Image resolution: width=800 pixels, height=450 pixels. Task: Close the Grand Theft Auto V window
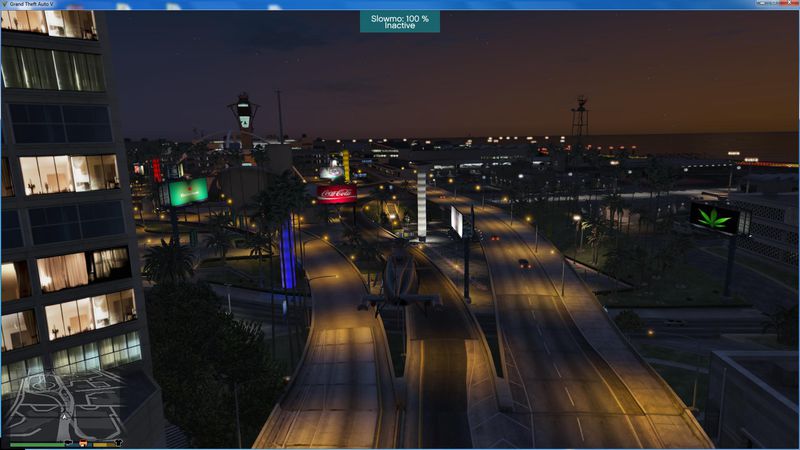pyautogui.click(x=790, y=5)
